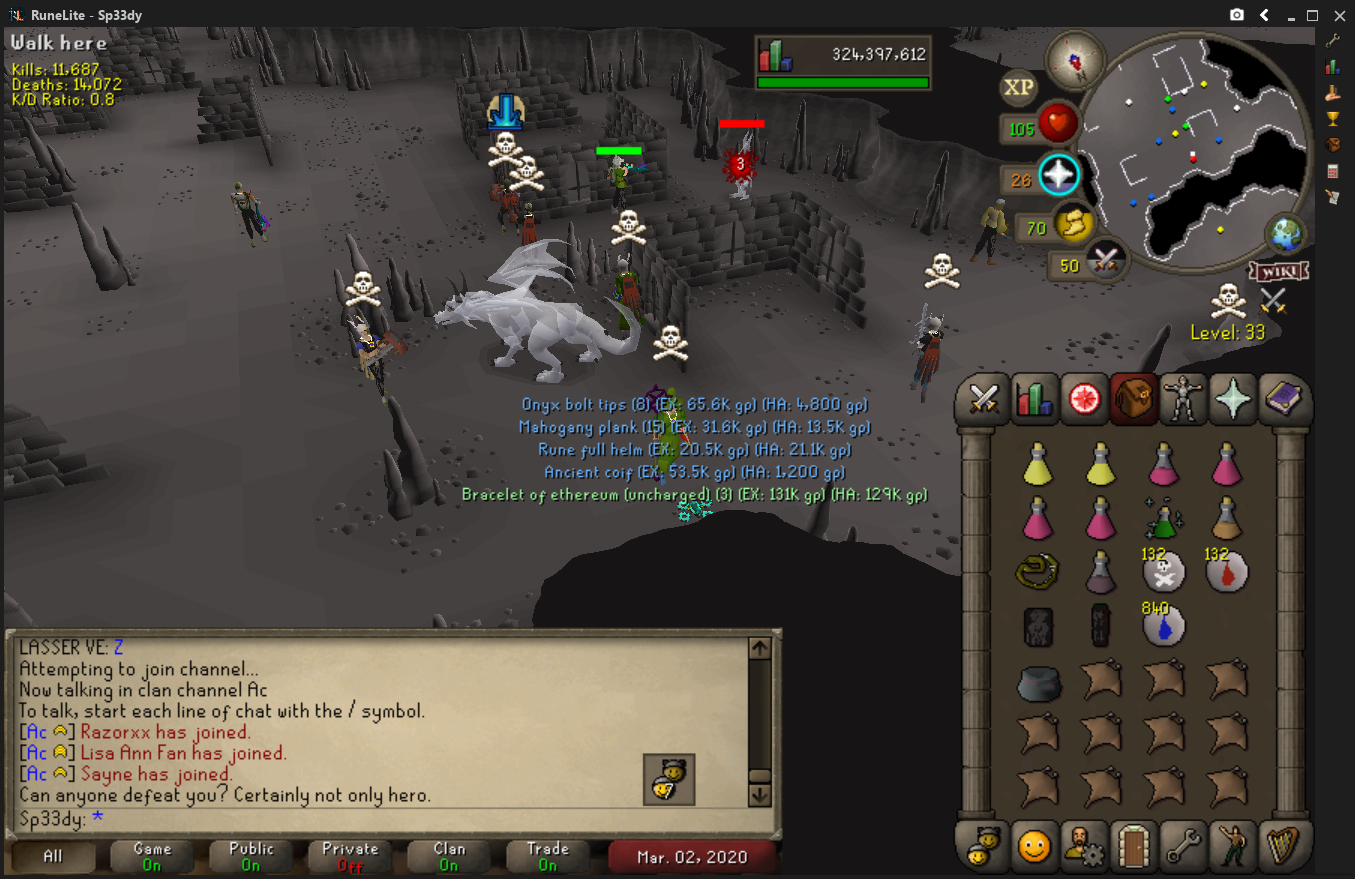The image size is (1355, 879).
Task: Toggle run using the boot orb
Action: click(x=1075, y=225)
